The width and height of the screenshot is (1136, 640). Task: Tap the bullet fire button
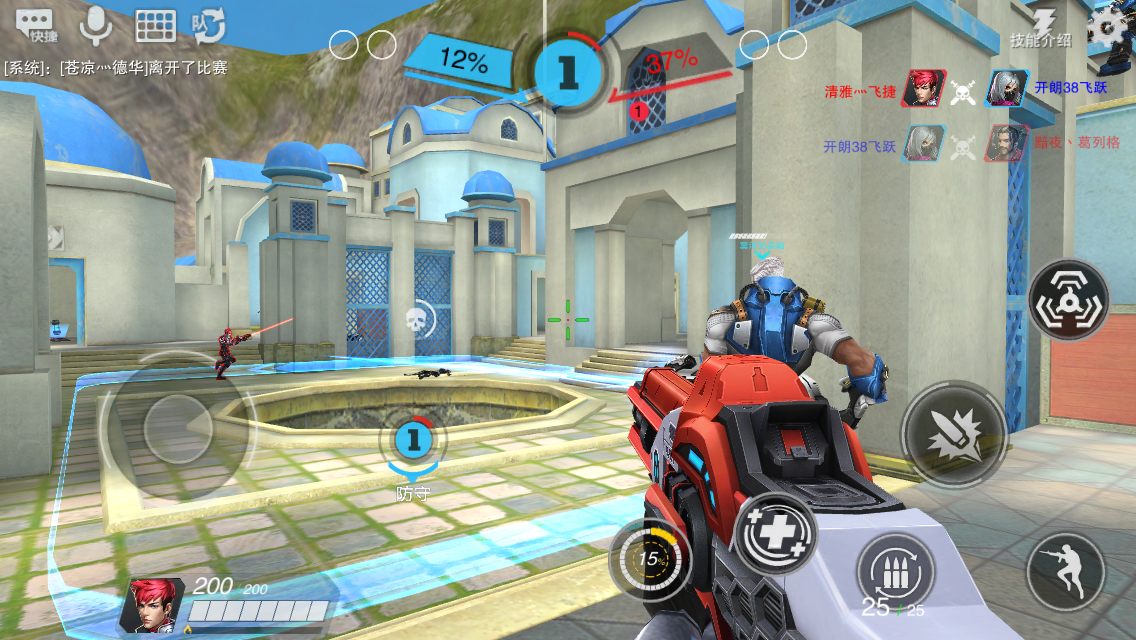pos(953,434)
